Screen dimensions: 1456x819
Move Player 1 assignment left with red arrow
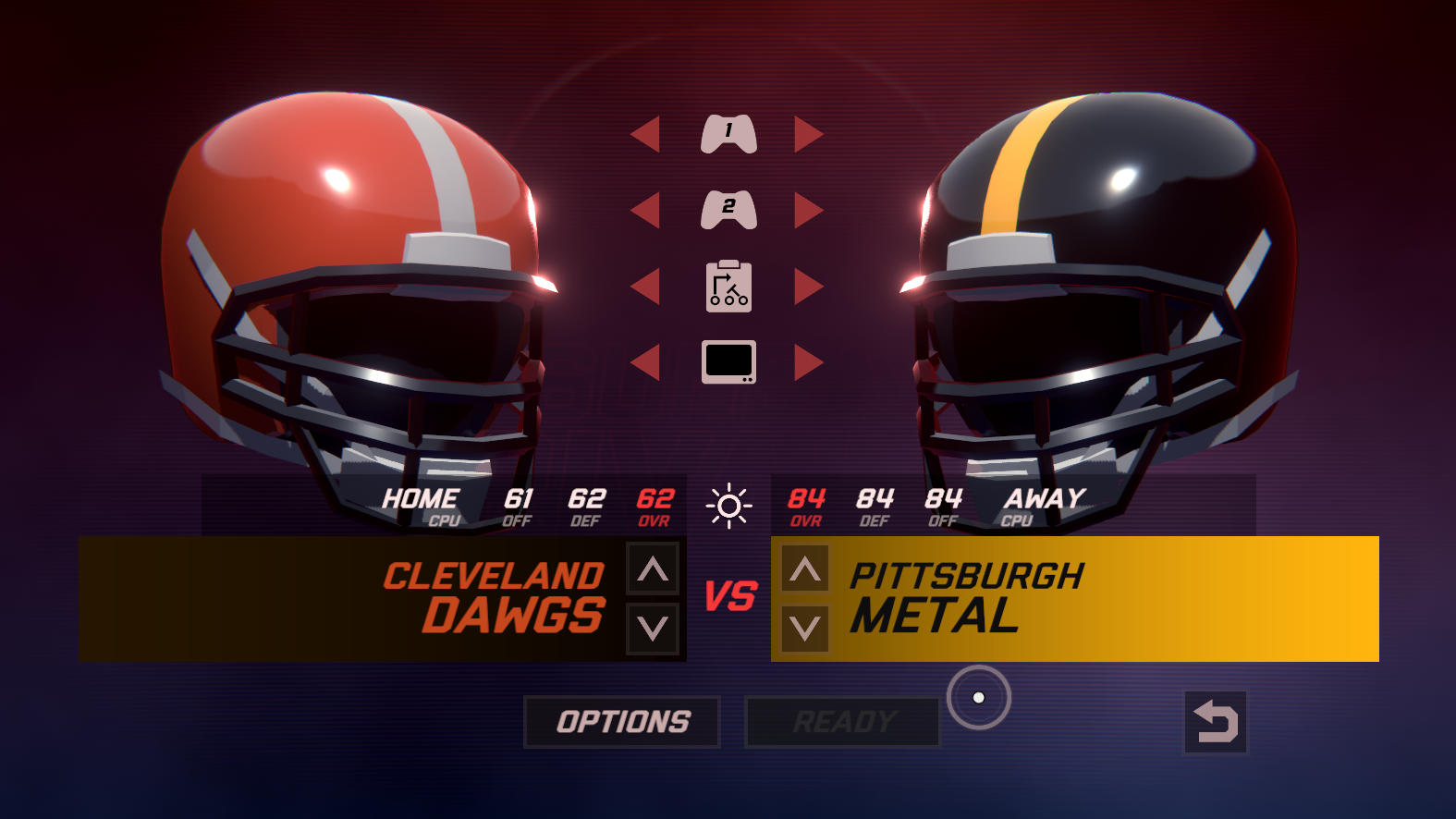[647, 132]
